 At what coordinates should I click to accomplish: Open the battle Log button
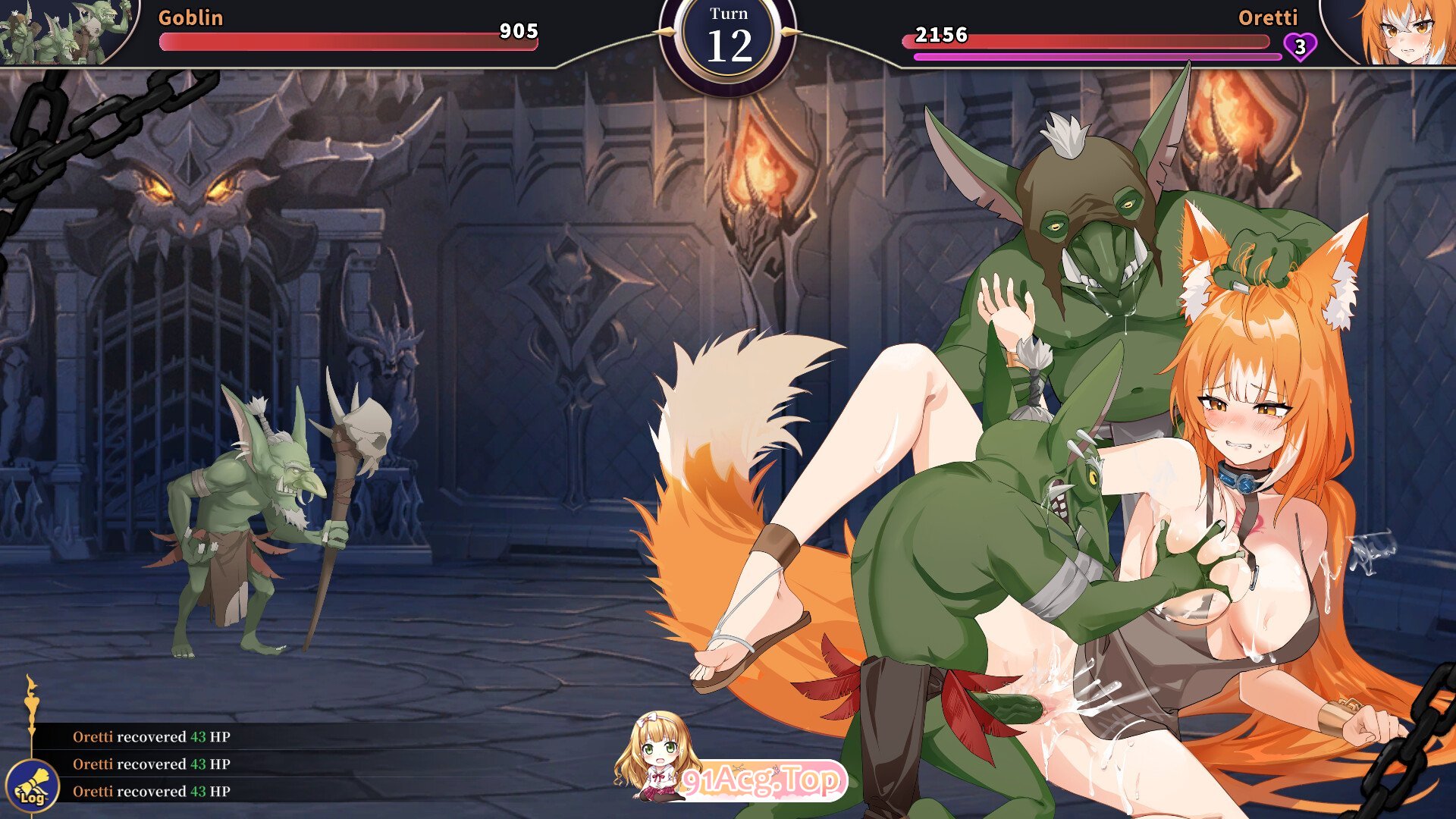(x=32, y=786)
